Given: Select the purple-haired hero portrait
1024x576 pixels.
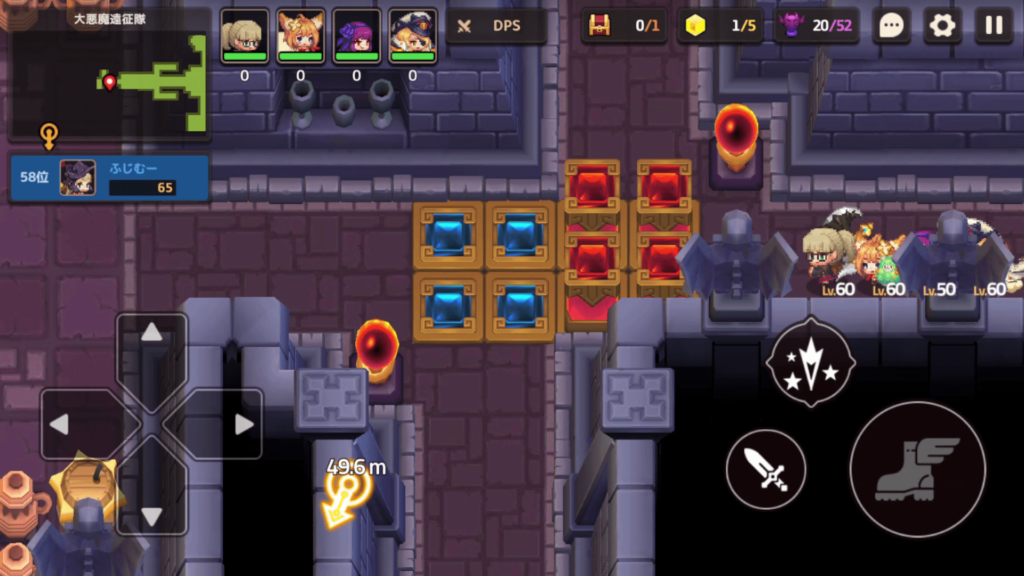Looking at the screenshot, I should 356,37.
